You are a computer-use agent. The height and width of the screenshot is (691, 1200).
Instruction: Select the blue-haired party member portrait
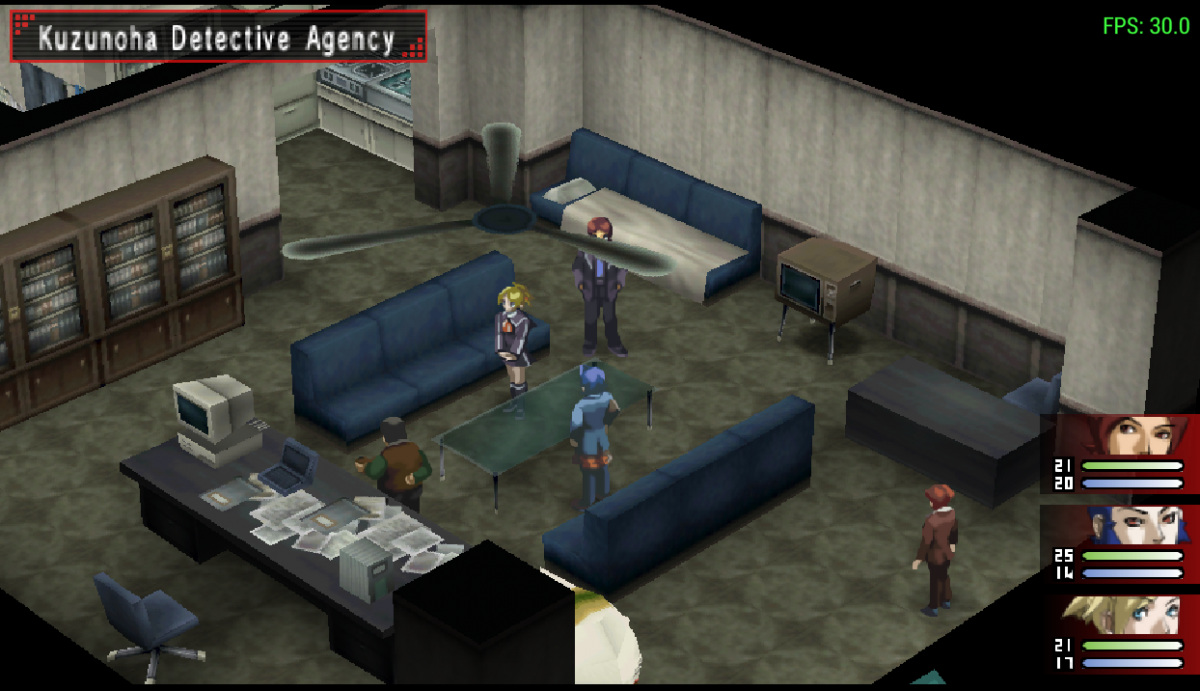click(x=1125, y=526)
